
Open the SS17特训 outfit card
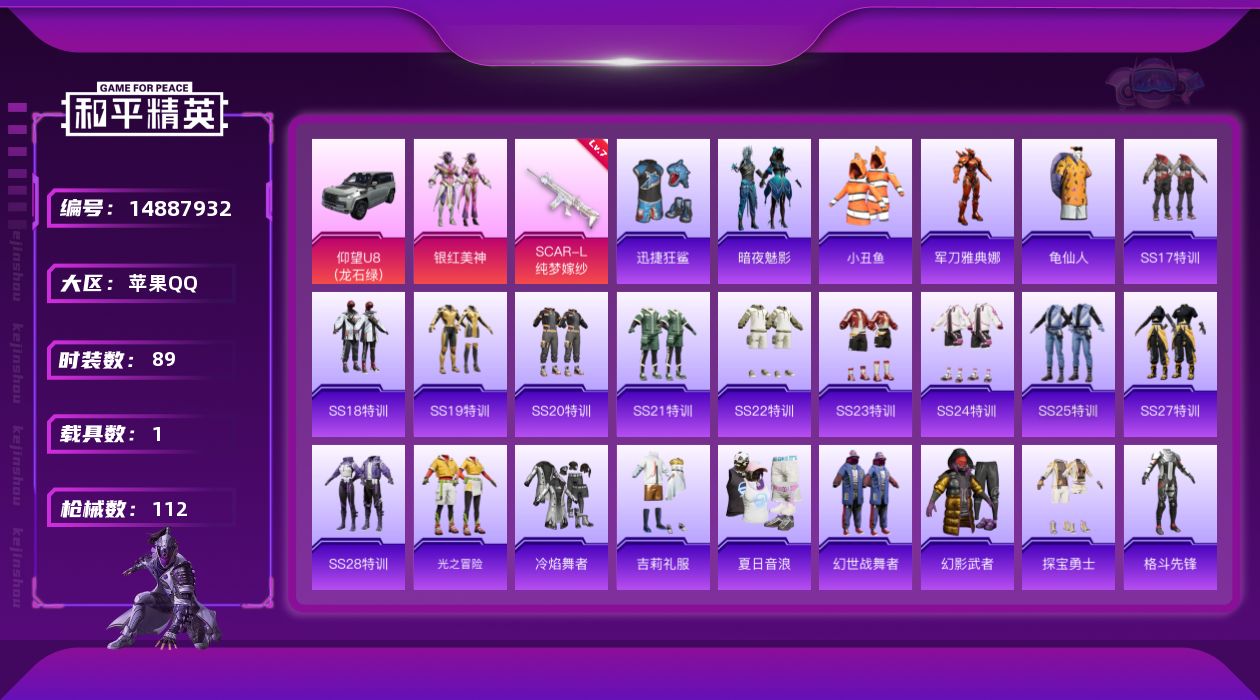click(x=1170, y=211)
